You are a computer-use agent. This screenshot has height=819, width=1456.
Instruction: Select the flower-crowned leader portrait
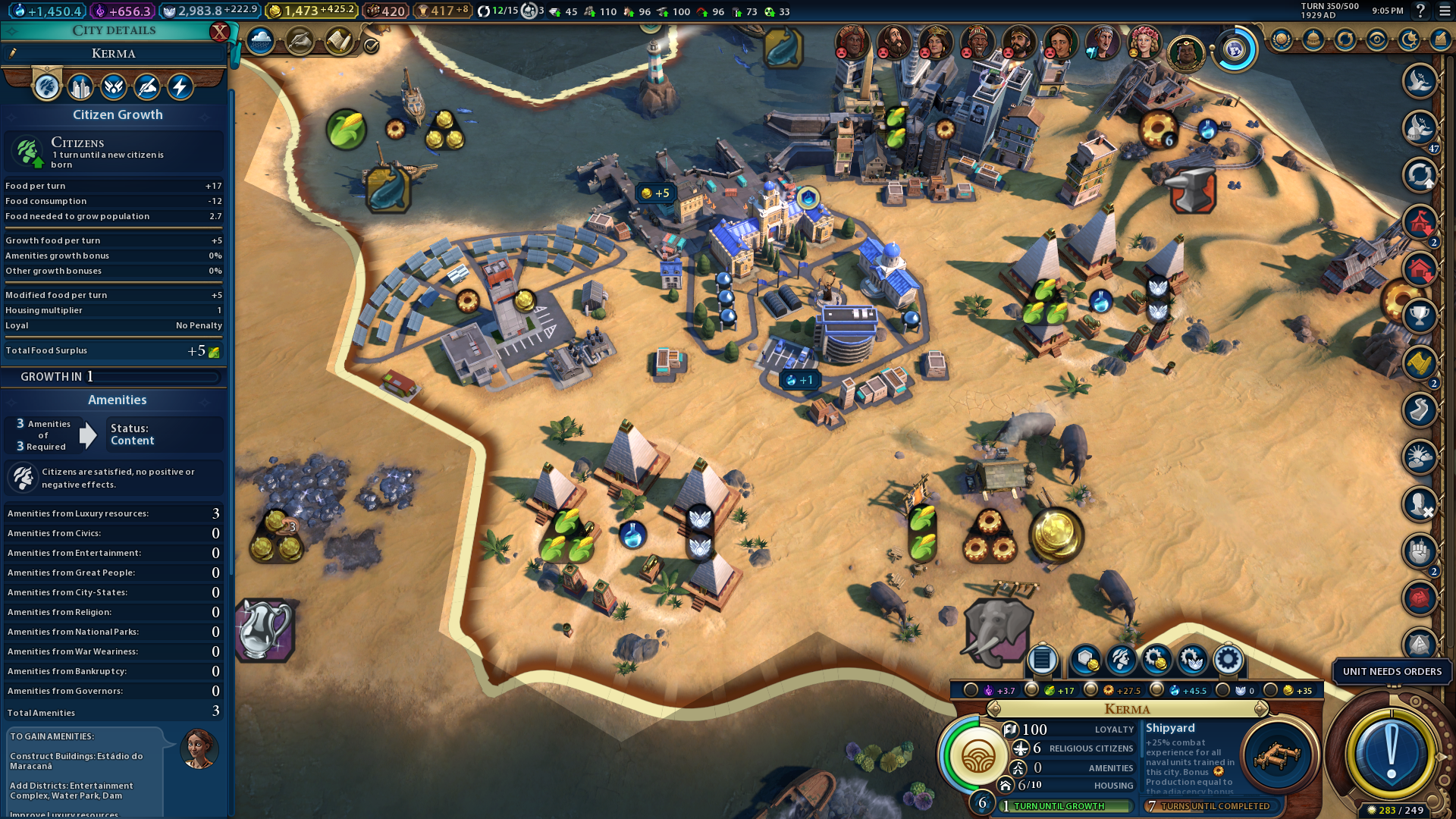[1144, 42]
